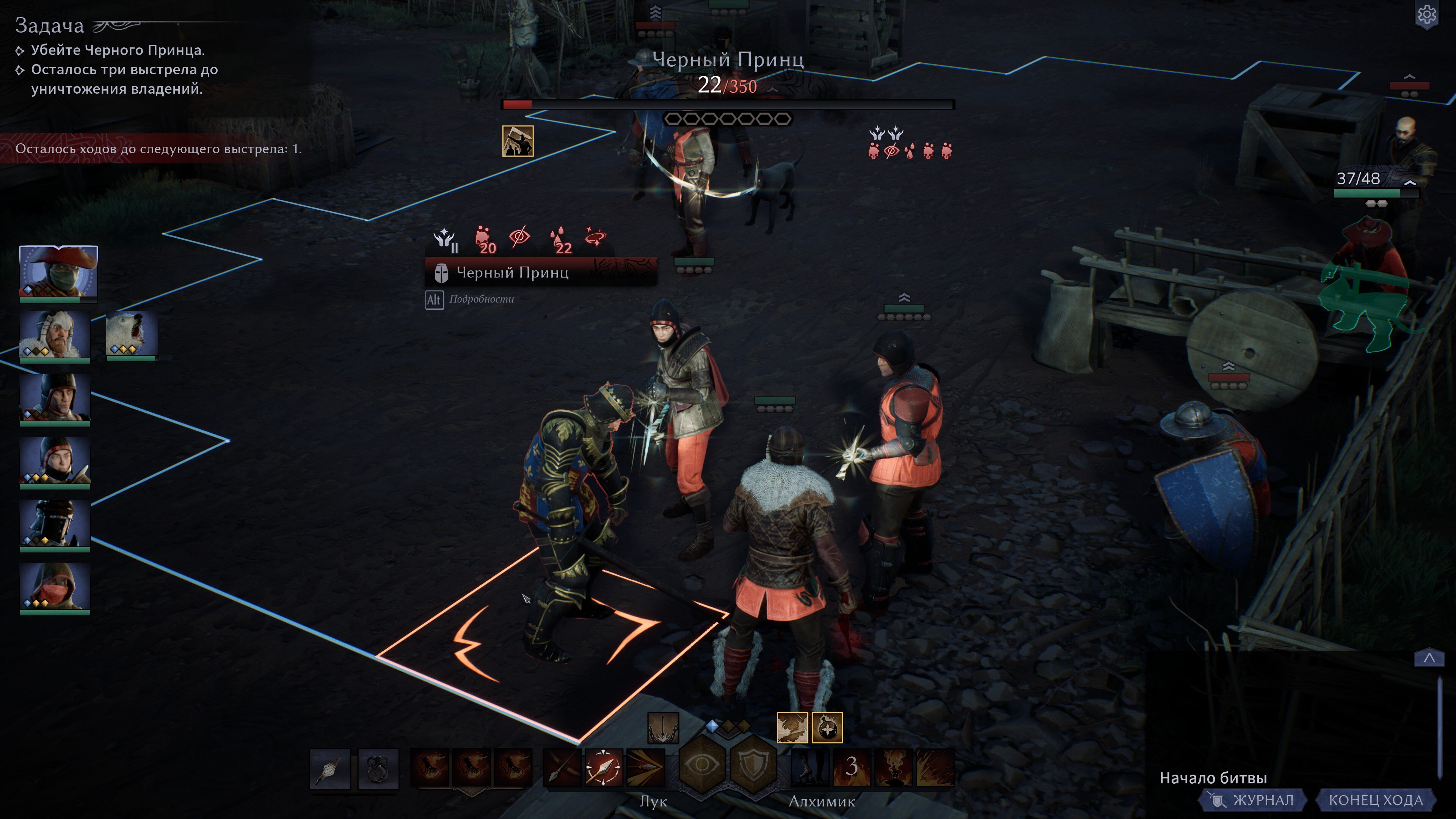The width and height of the screenshot is (1456, 819).
Task: Open the settings gear menu
Action: point(1426,15)
